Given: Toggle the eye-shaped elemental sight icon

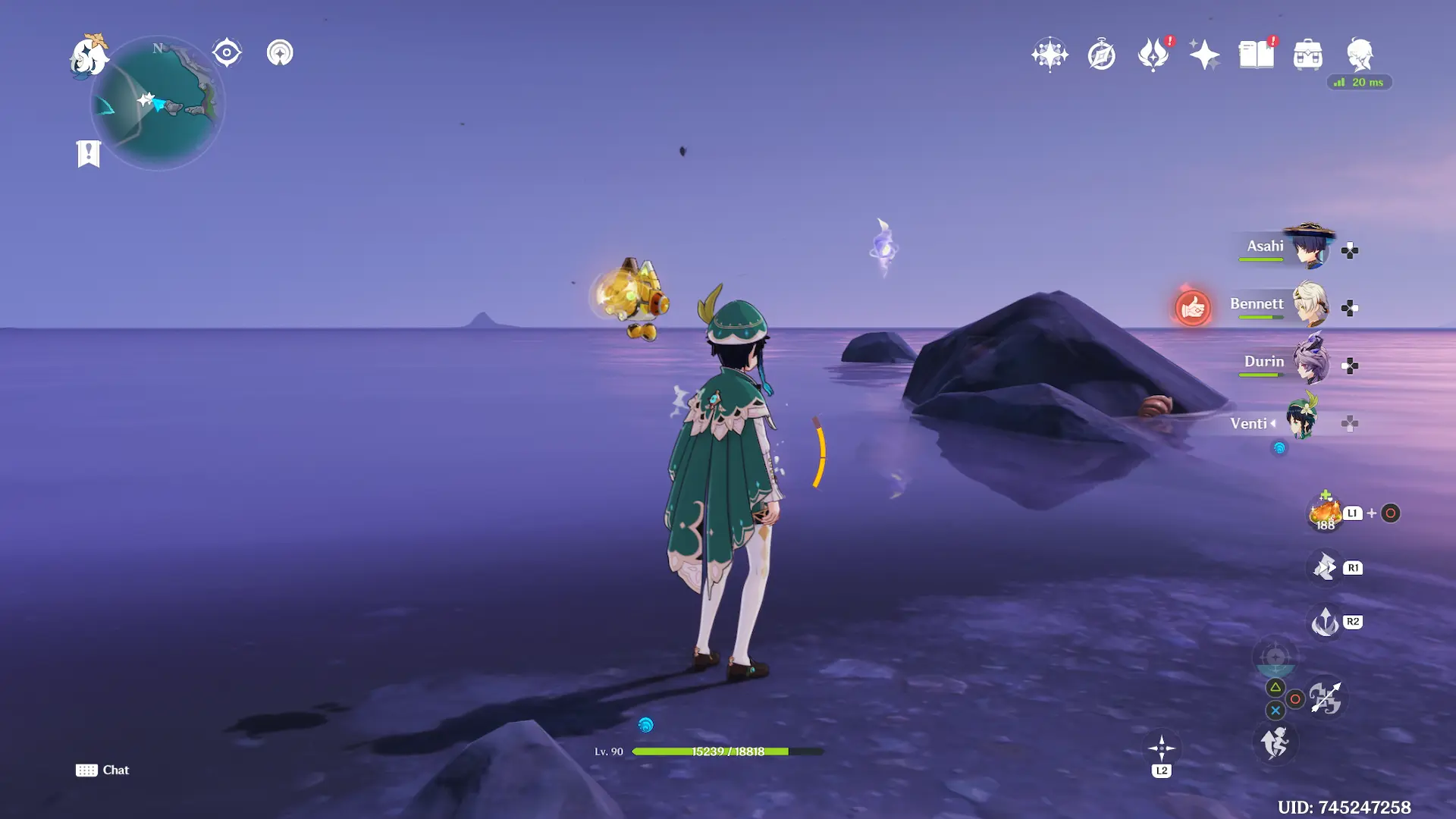Looking at the screenshot, I should [227, 53].
